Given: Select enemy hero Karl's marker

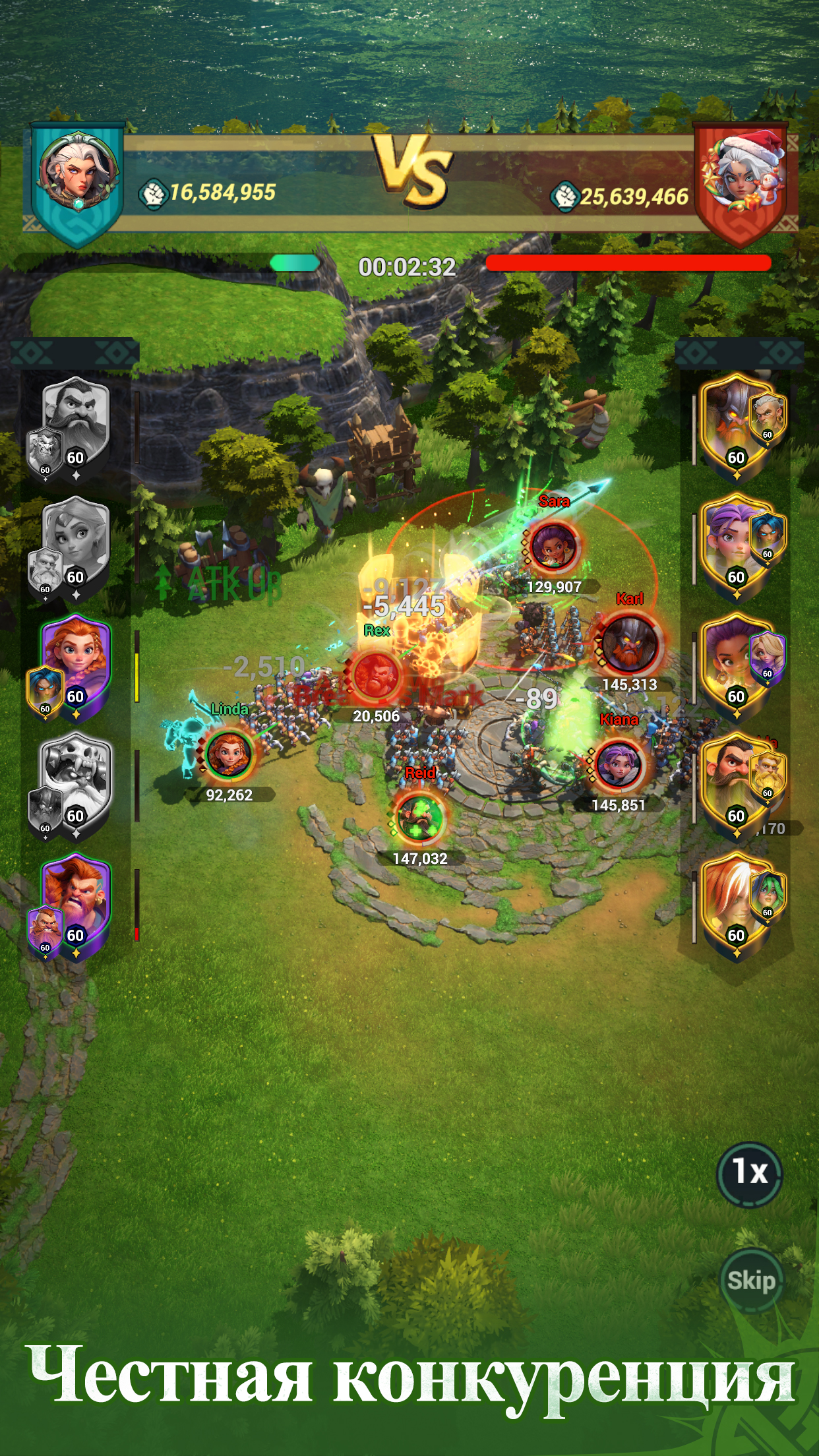Looking at the screenshot, I should click(x=630, y=644).
